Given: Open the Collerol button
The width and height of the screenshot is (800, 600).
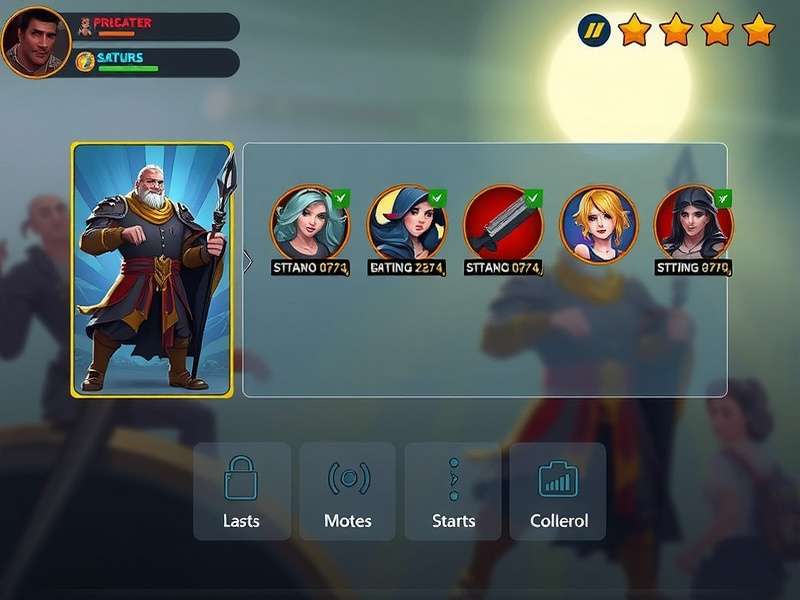Looking at the screenshot, I should click(558, 491).
